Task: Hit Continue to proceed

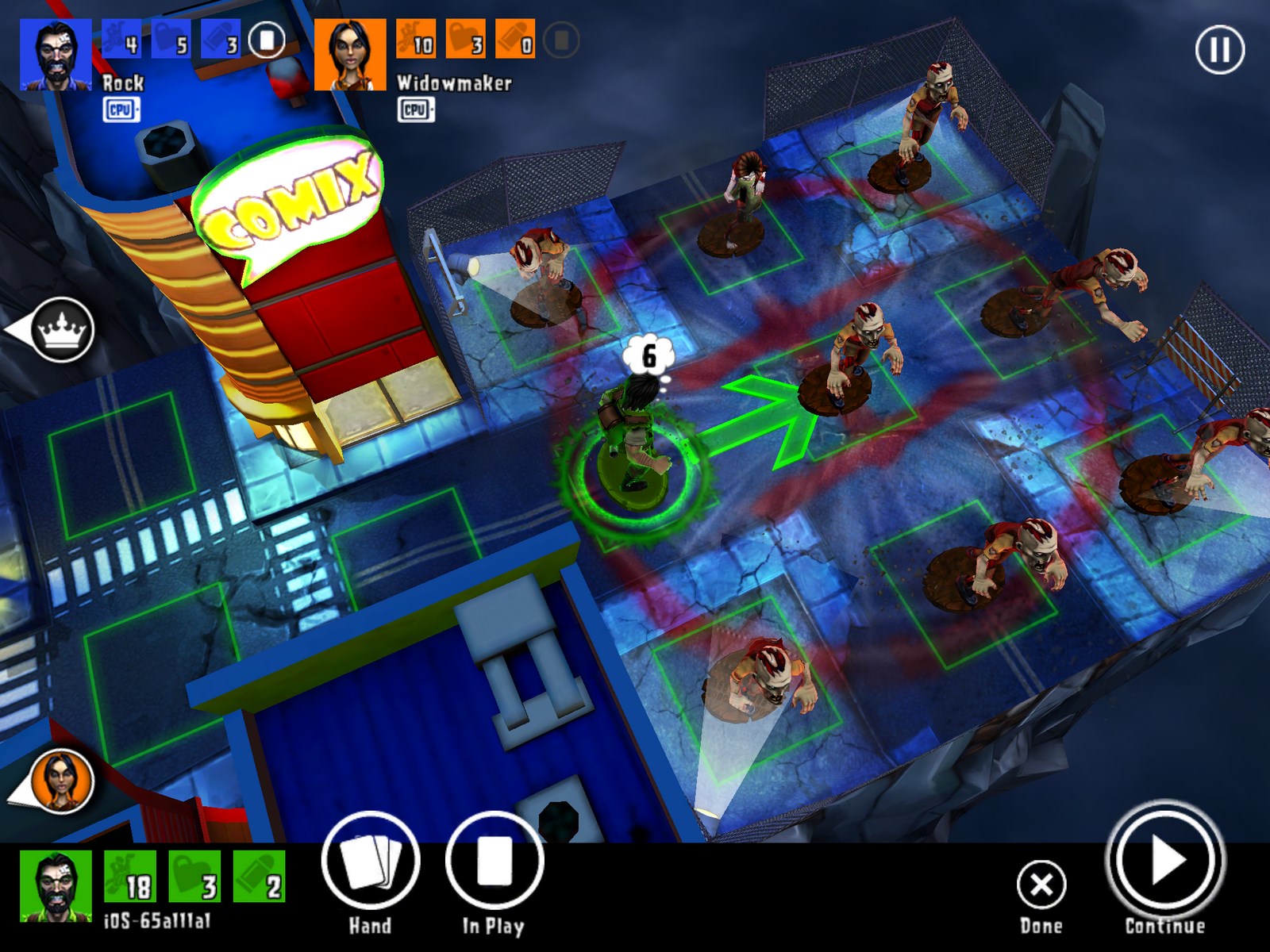Action: [1164, 860]
